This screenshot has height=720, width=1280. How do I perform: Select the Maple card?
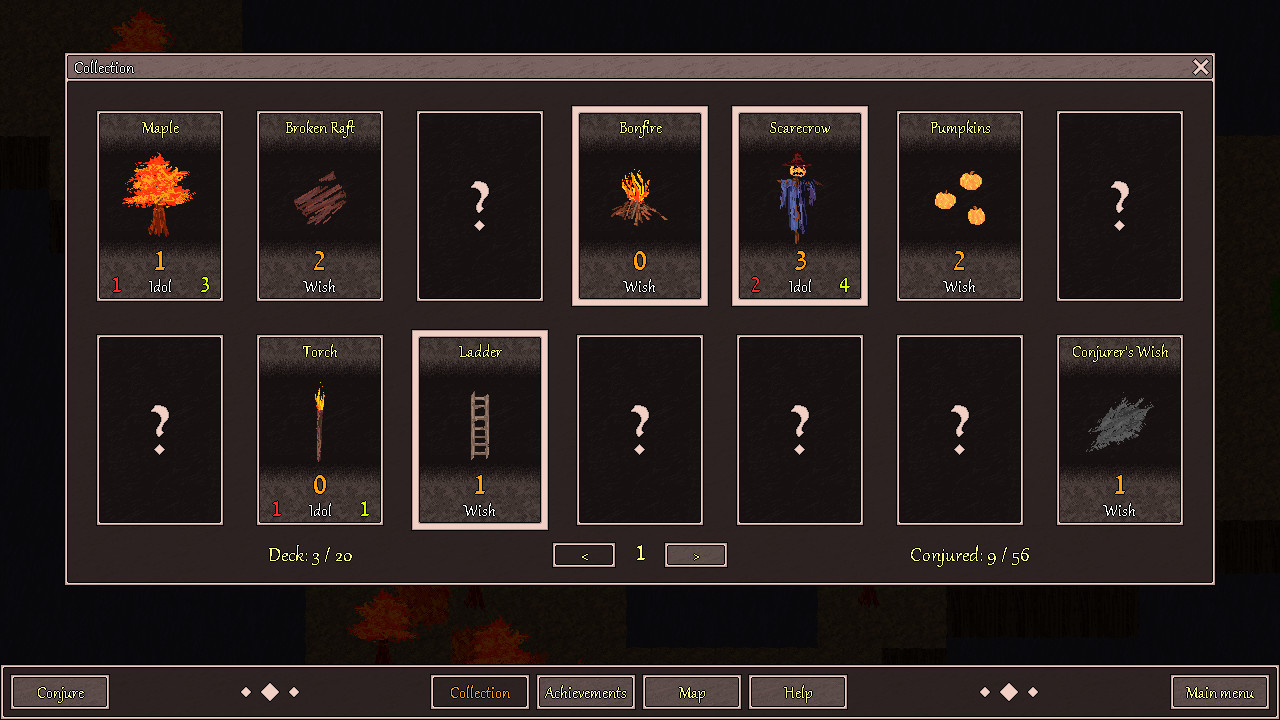click(160, 206)
